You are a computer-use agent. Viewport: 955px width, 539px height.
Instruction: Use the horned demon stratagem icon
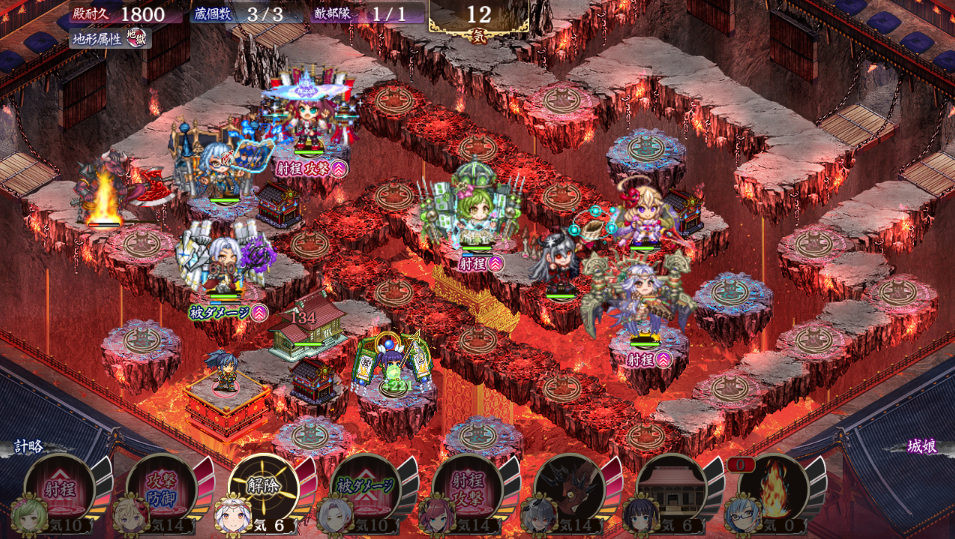pyautogui.click(x=568, y=487)
